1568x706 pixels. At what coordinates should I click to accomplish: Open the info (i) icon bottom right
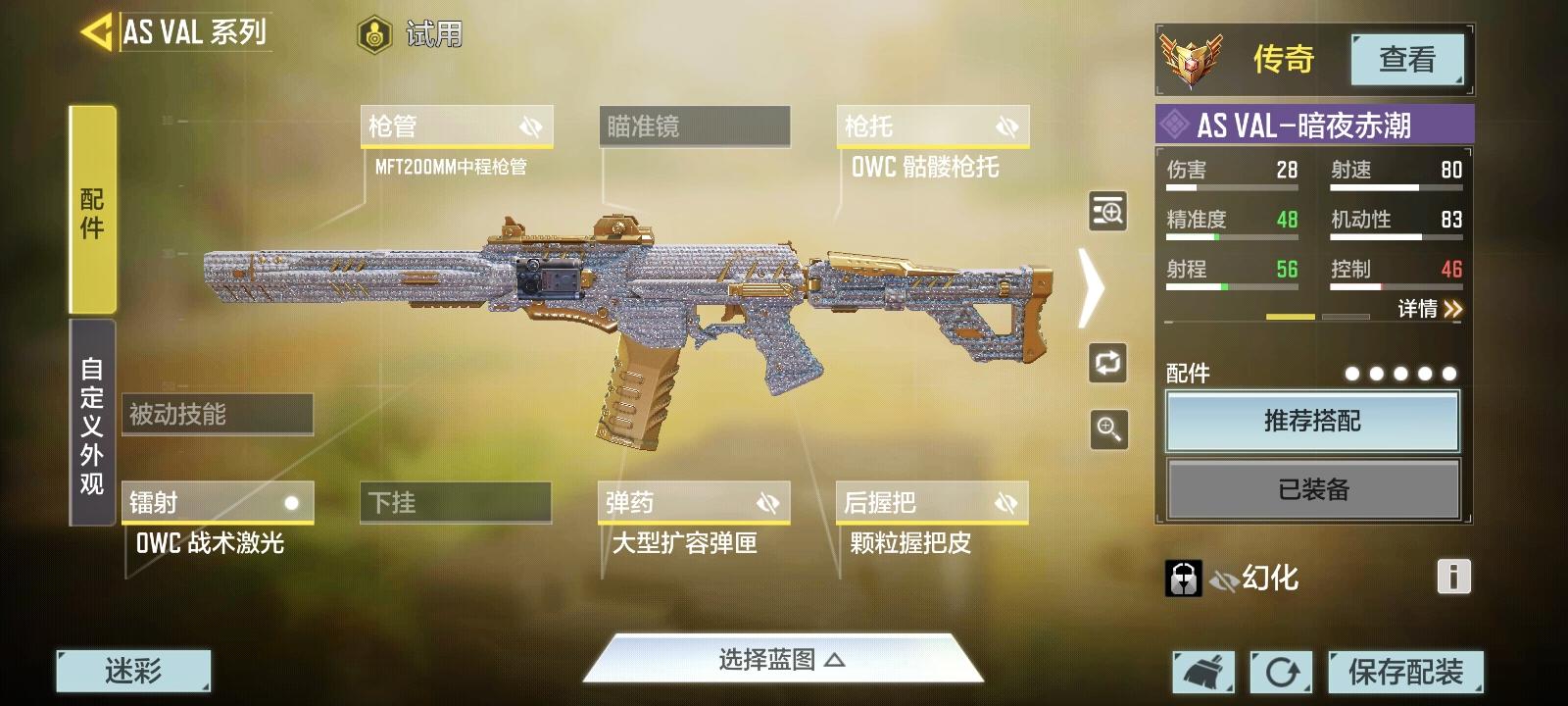pos(1452,578)
